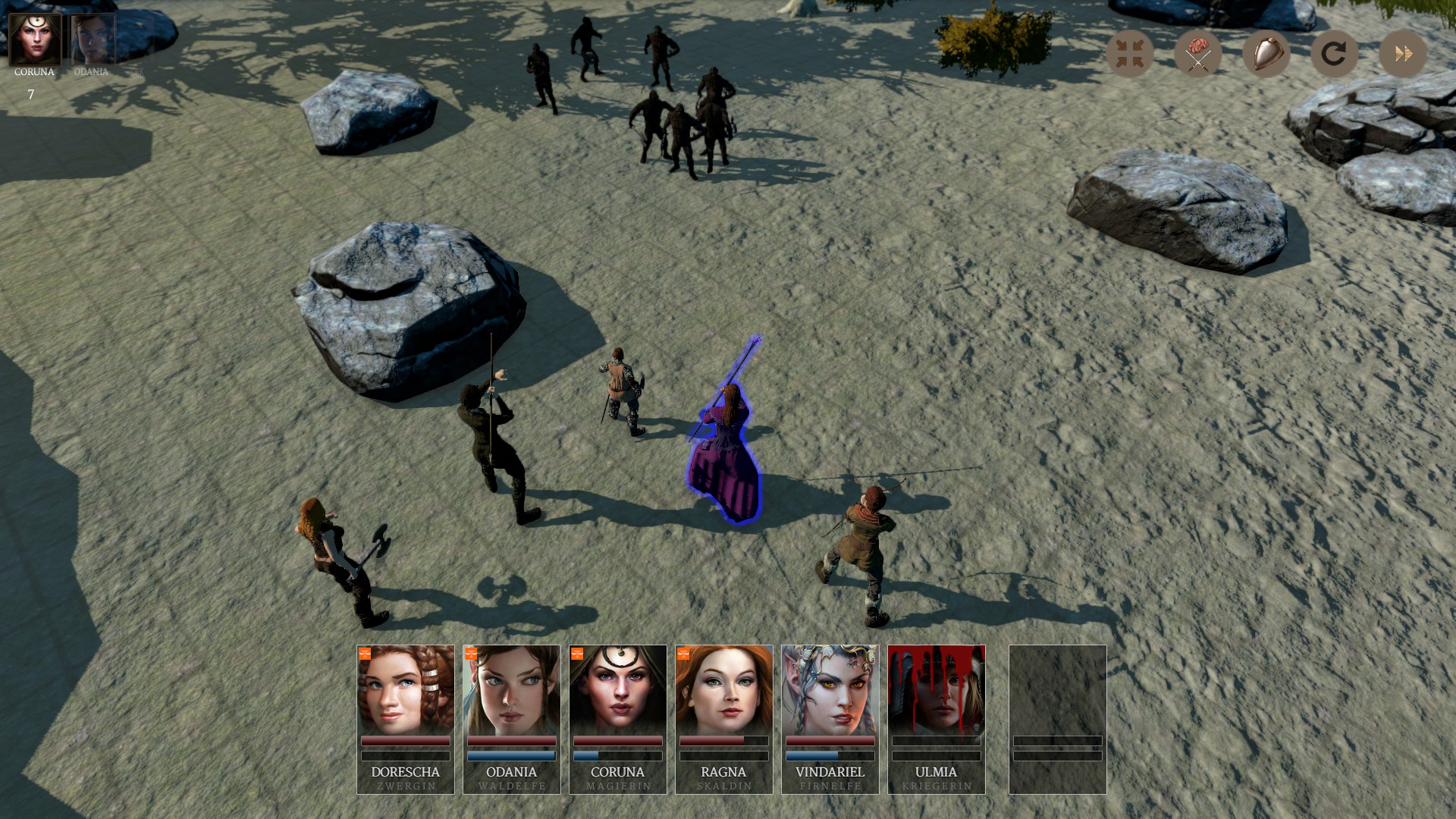Pick Coruna the Magierin party card
Viewport: 1456px width, 819px height.
point(618,718)
